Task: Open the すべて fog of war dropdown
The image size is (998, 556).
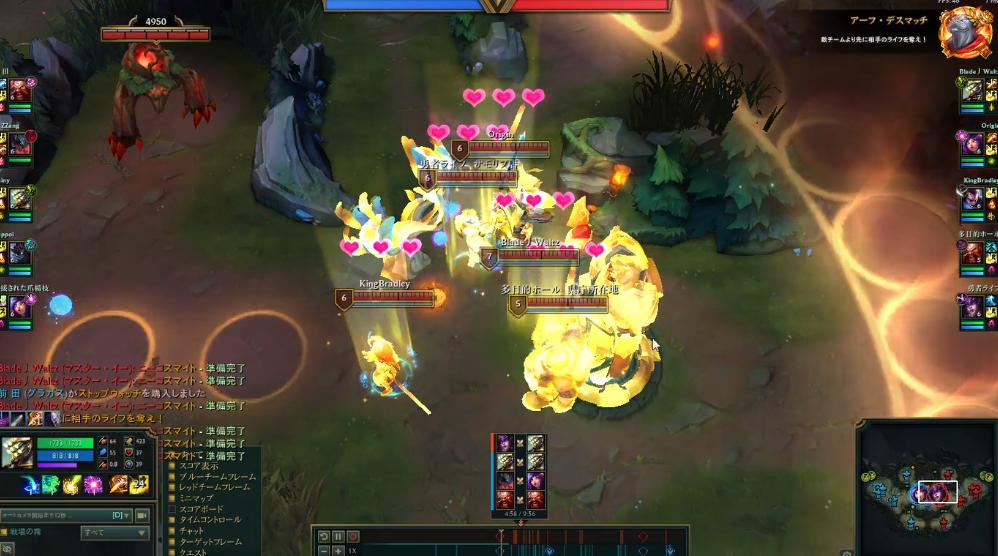Action: tap(116, 532)
